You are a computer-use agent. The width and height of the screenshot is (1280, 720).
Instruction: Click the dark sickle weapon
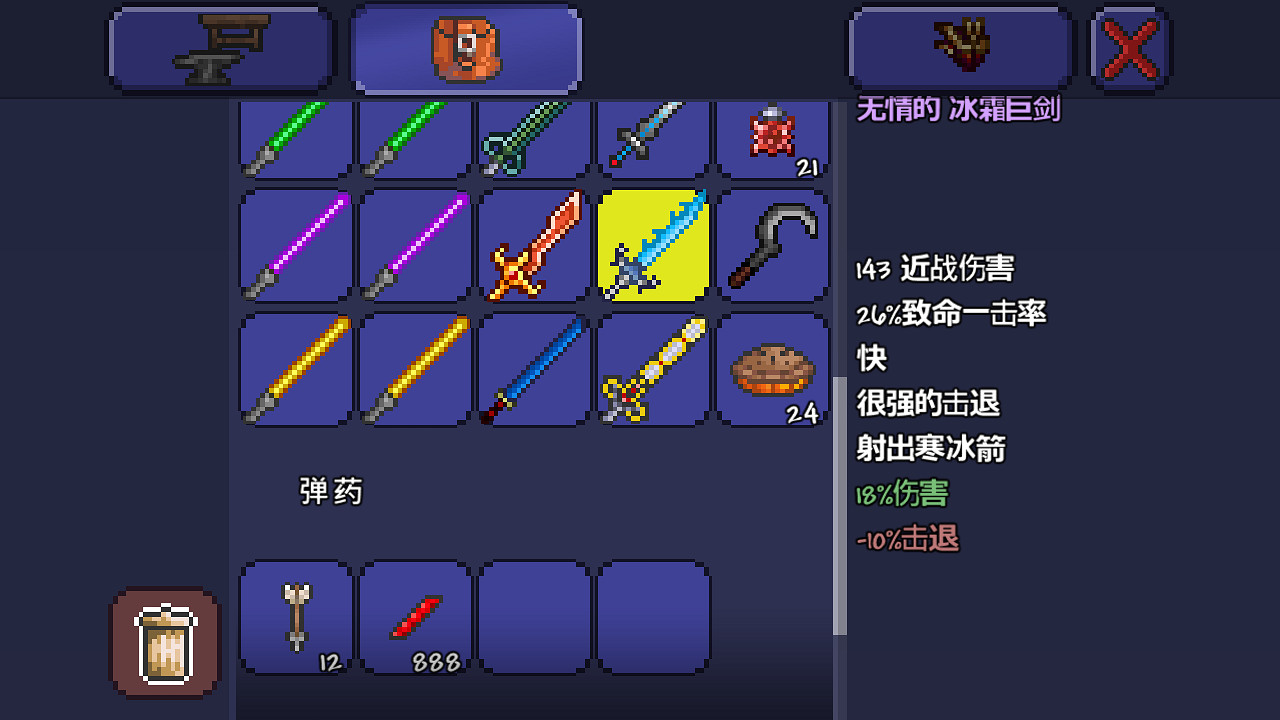tap(772, 245)
